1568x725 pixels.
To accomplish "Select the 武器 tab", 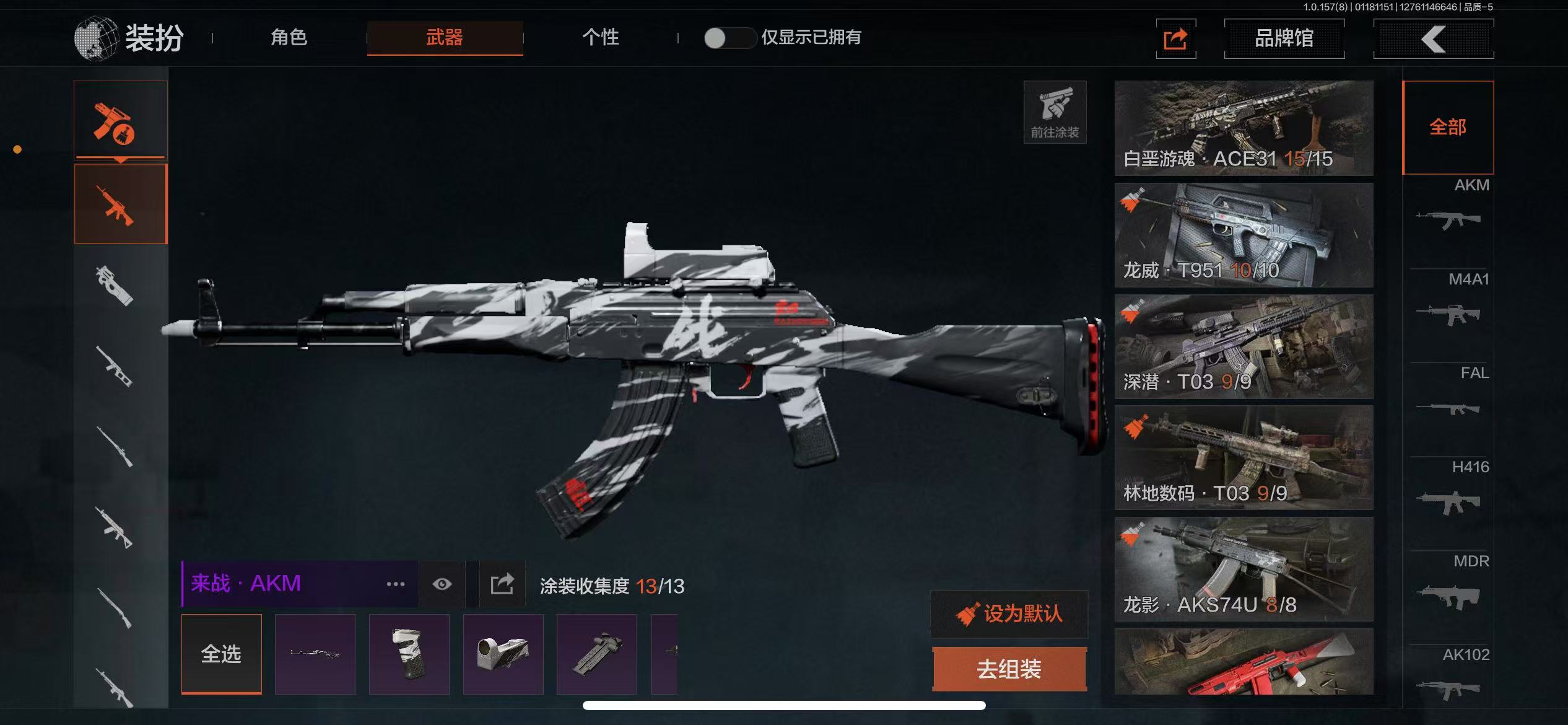I will pos(445,38).
